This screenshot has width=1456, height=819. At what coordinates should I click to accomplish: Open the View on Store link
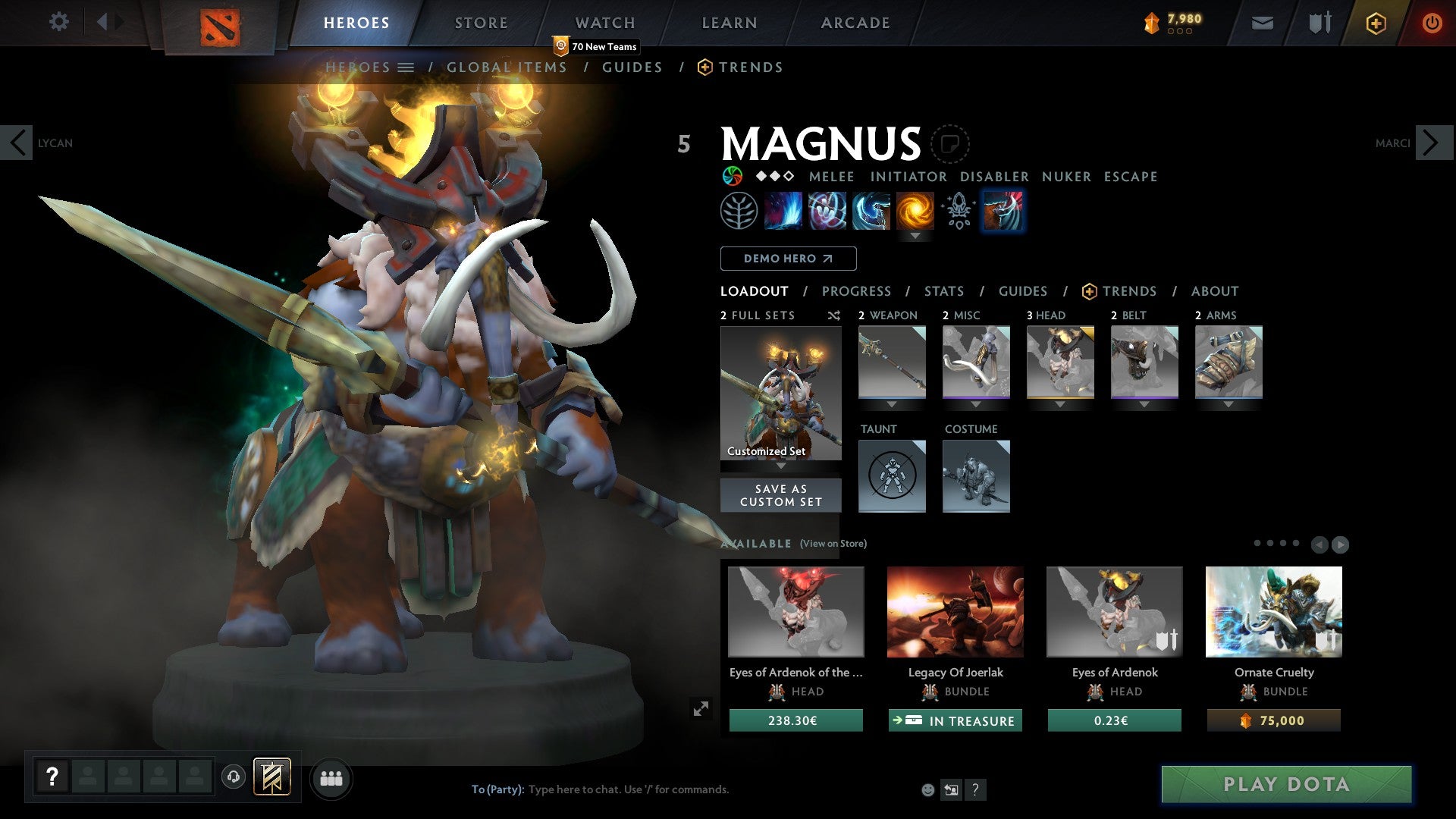coord(833,544)
